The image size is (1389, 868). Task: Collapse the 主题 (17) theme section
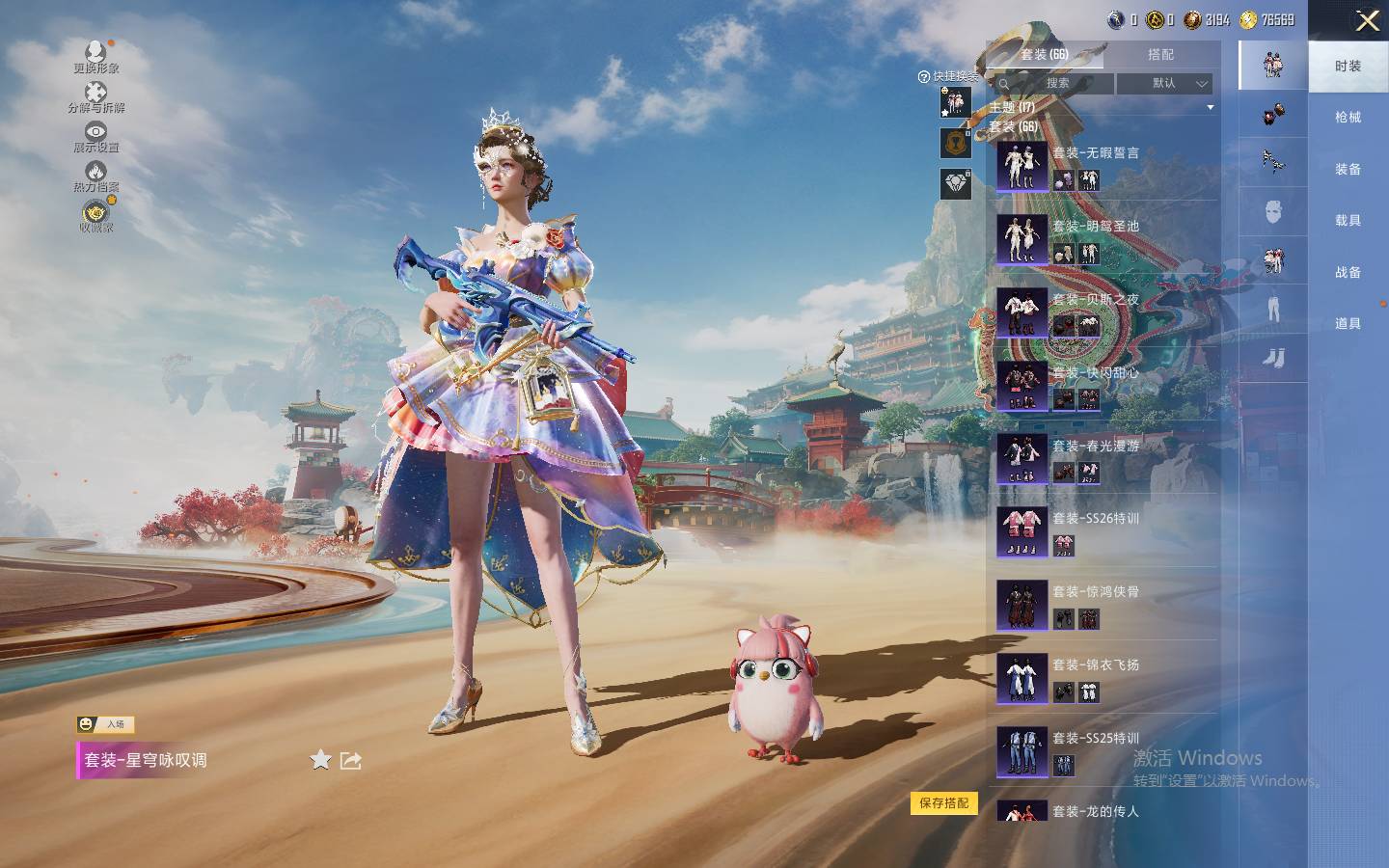click(x=1210, y=108)
